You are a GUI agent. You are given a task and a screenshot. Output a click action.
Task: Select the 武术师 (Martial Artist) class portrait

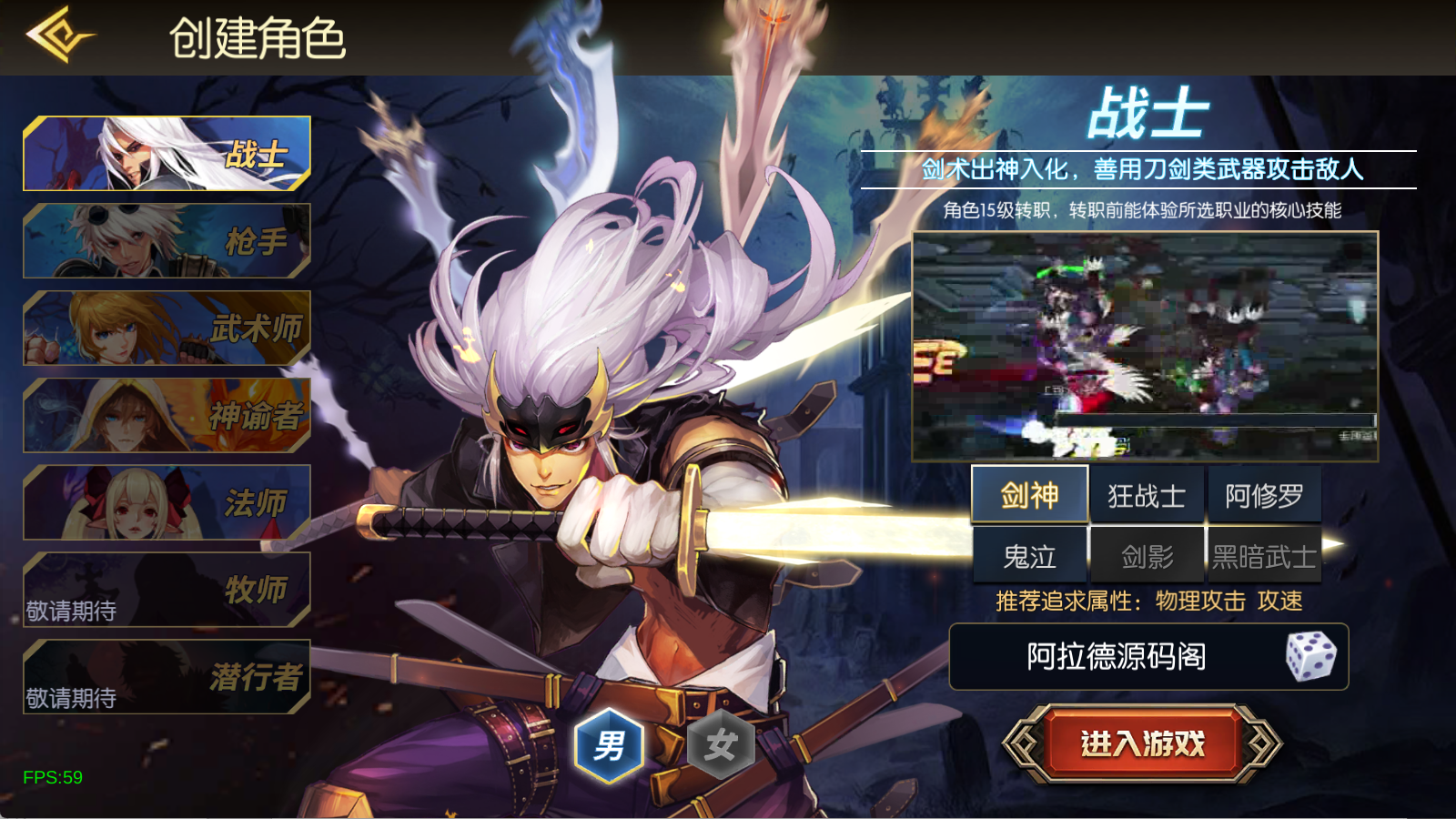pos(166,328)
